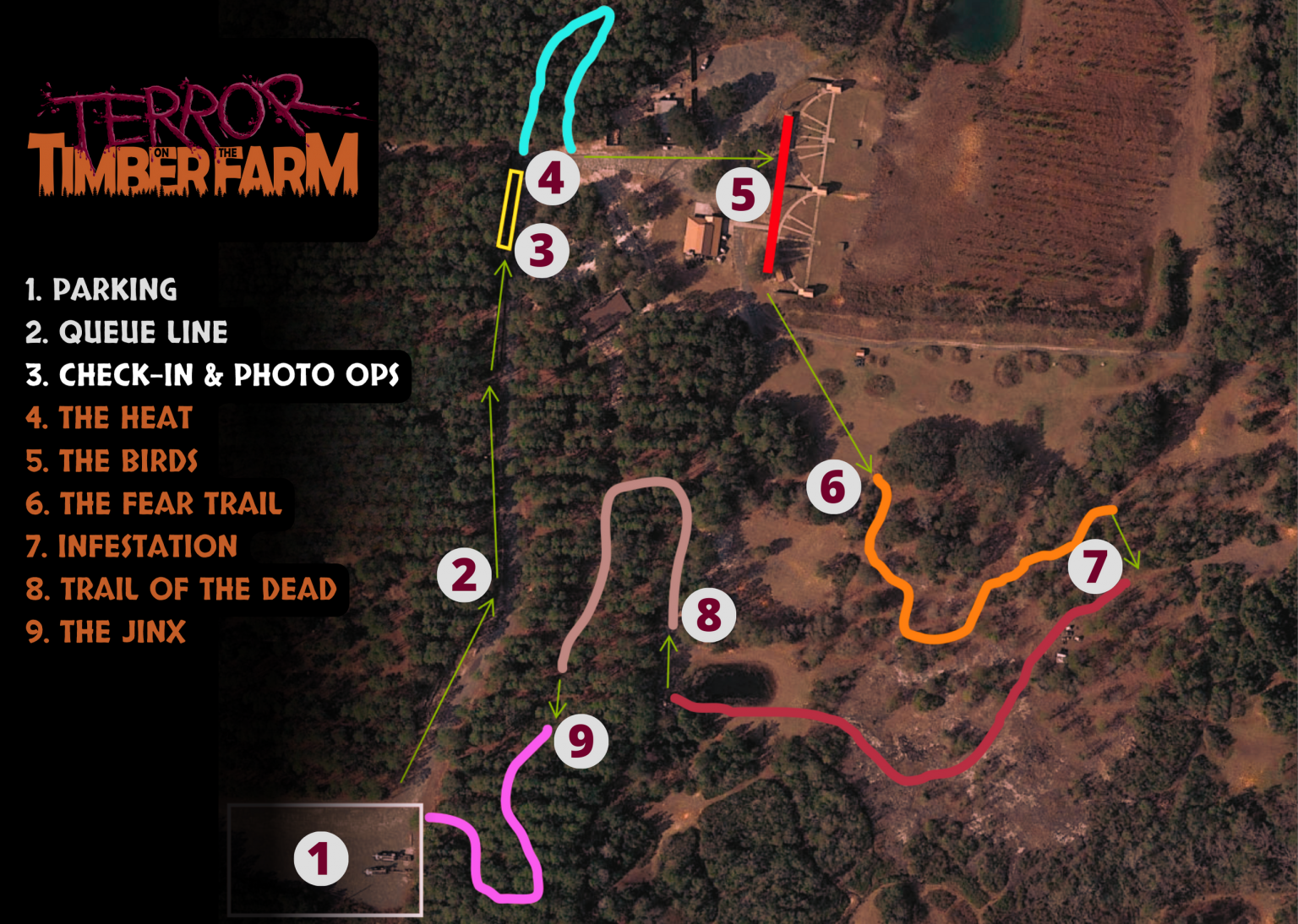Select The Heat in the legend
Image resolution: width=1298 pixels, height=924 pixels.
[109, 418]
